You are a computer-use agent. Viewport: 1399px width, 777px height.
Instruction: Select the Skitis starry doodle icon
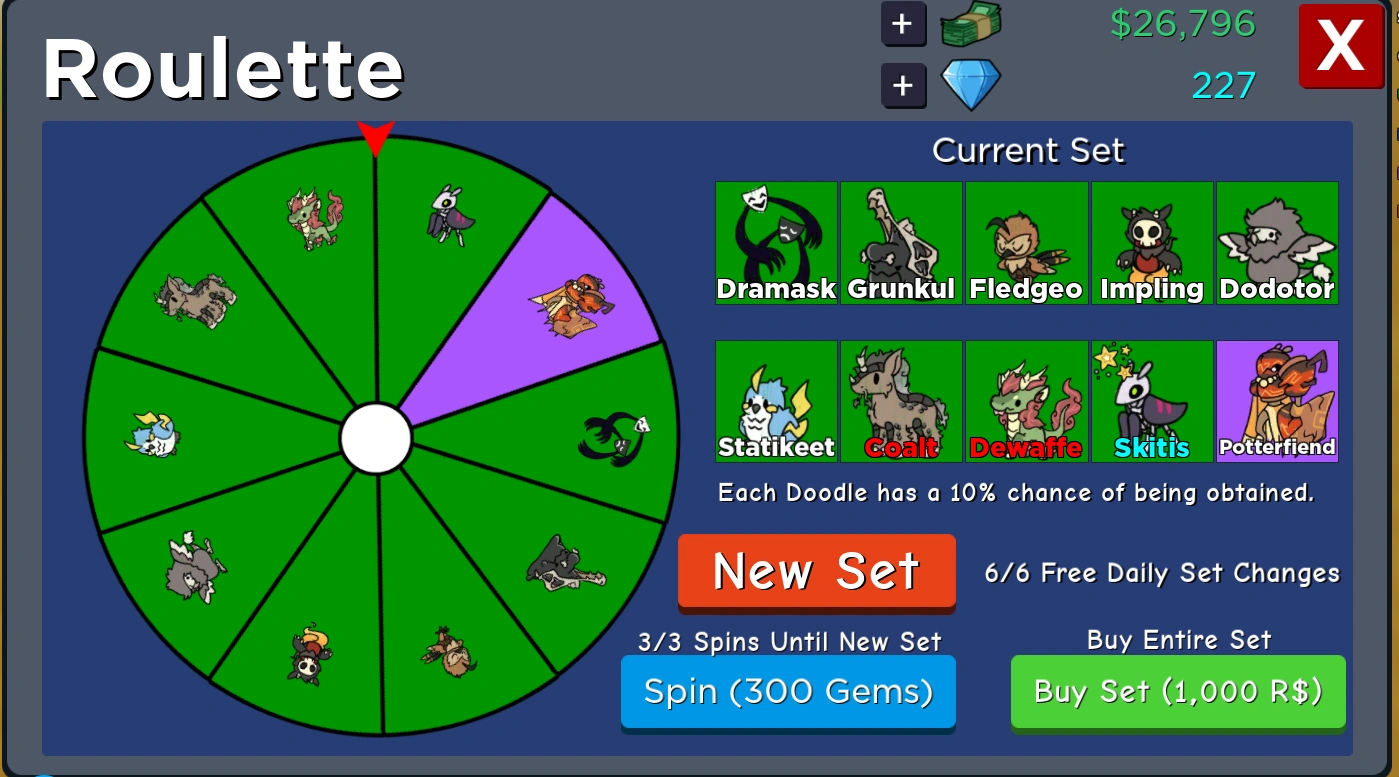(1151, 395)
